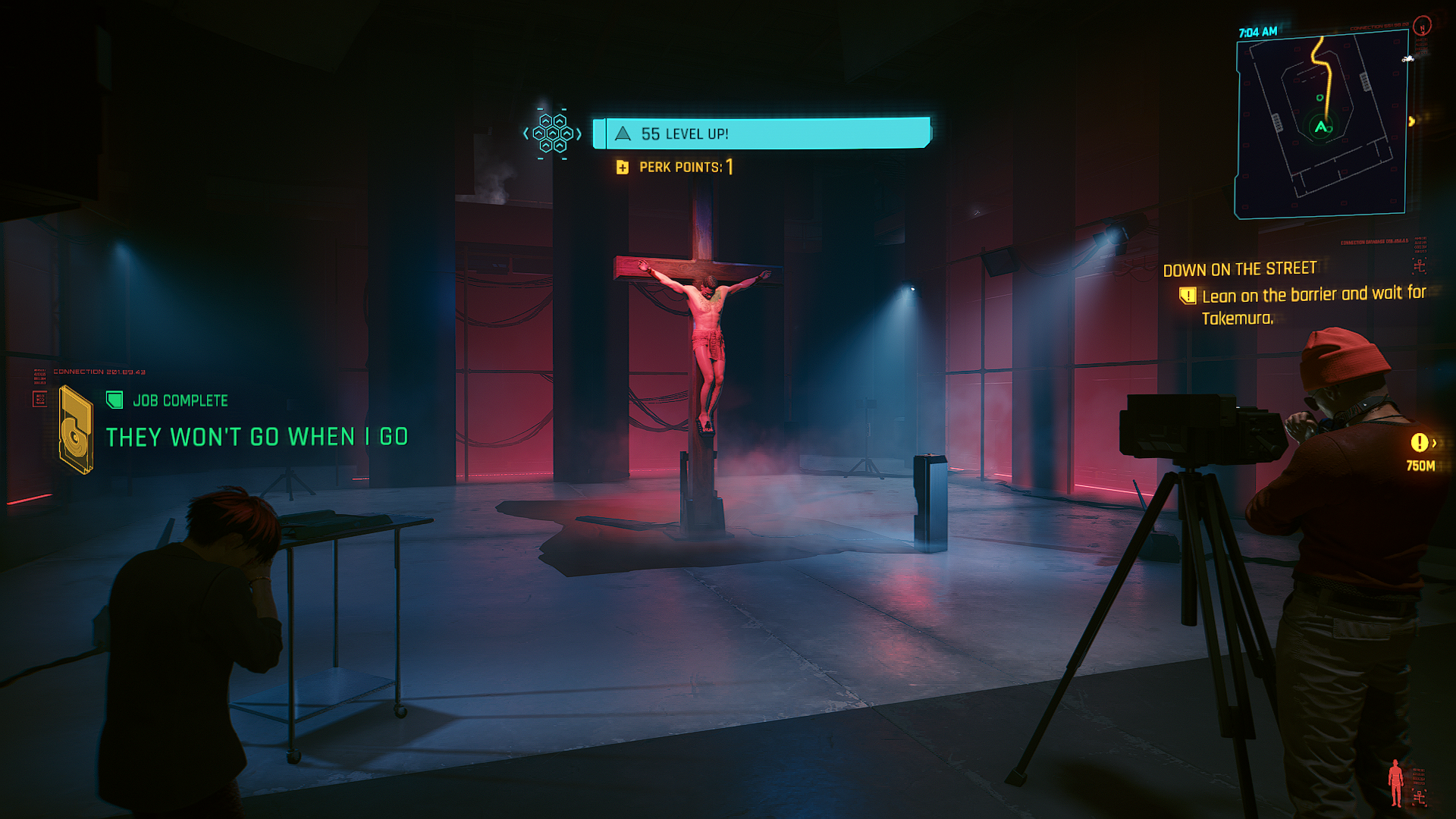Click the yellow objective marker beside Lean on barrier
The width and height of the screenshot is (1456, 819).
(1188, 296)
